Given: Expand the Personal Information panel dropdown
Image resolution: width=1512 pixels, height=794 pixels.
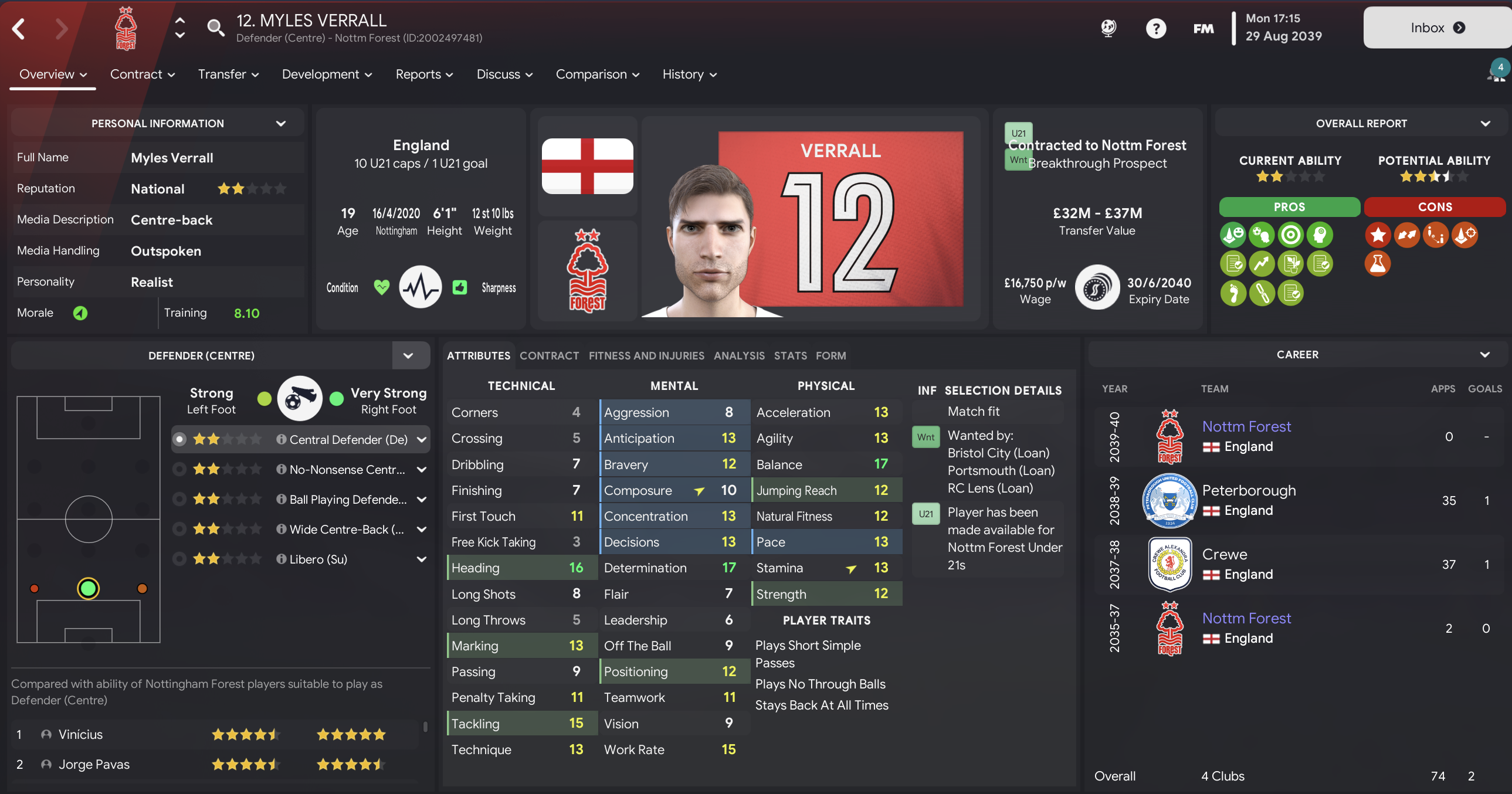Looking at the screenshot, I should point(280,123).
